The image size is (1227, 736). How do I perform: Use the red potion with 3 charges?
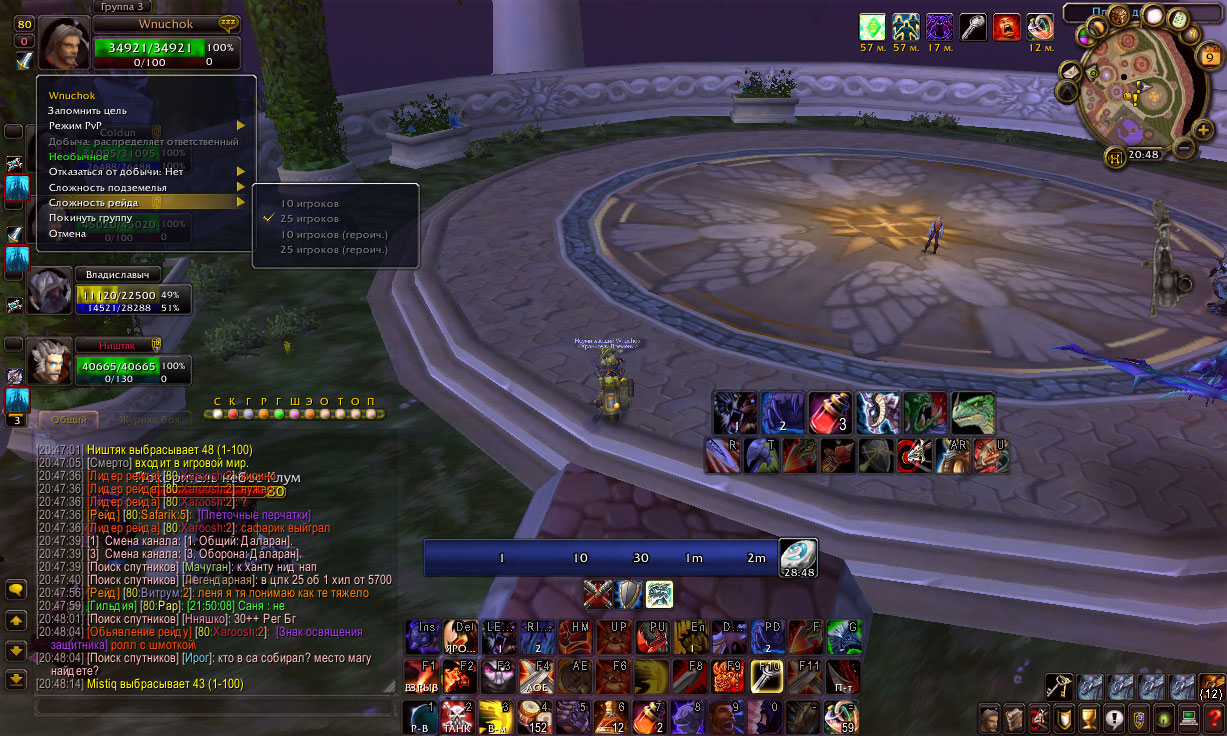[829, 411]
